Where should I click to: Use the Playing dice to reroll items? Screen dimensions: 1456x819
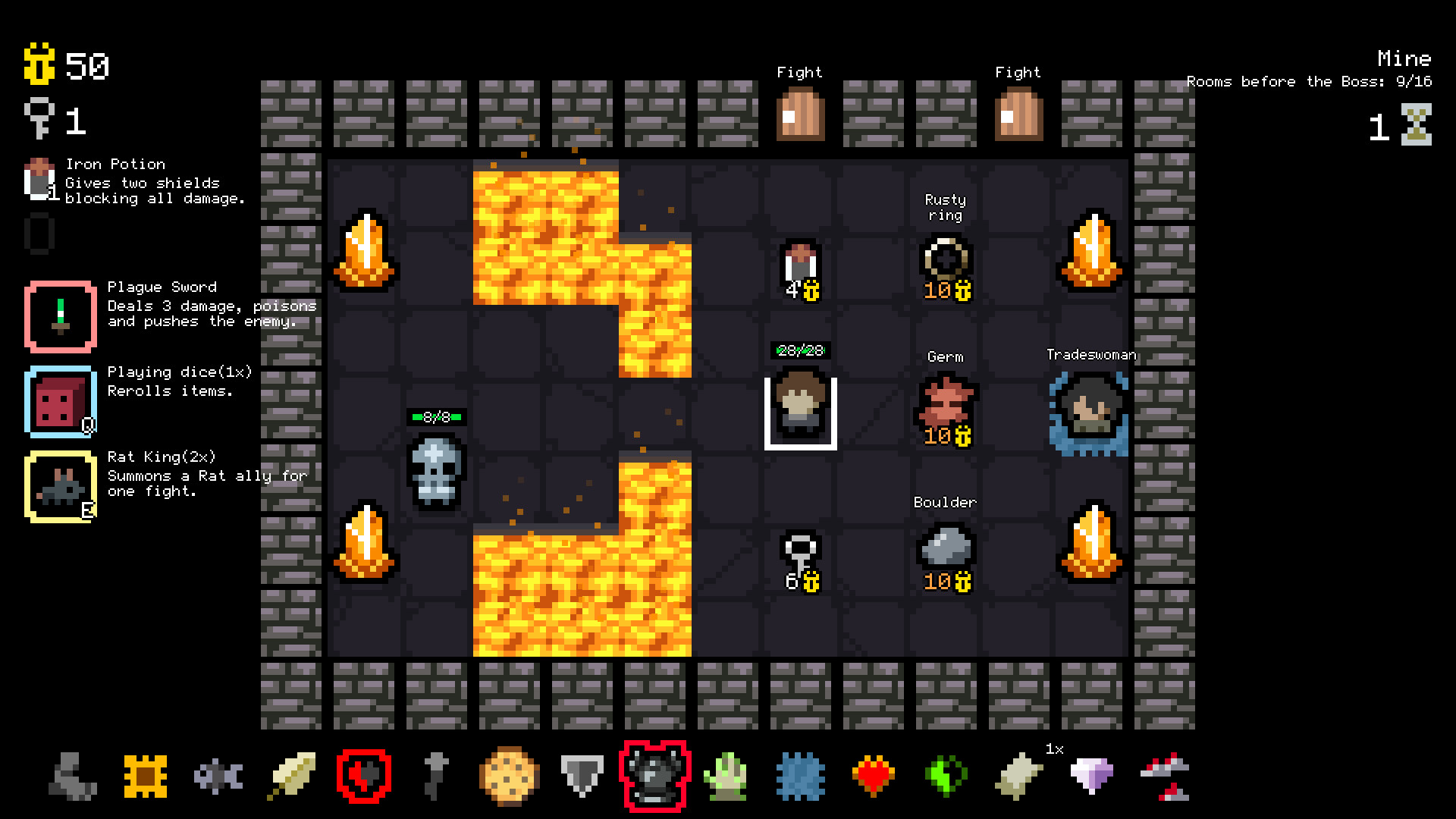pos(61,401)
